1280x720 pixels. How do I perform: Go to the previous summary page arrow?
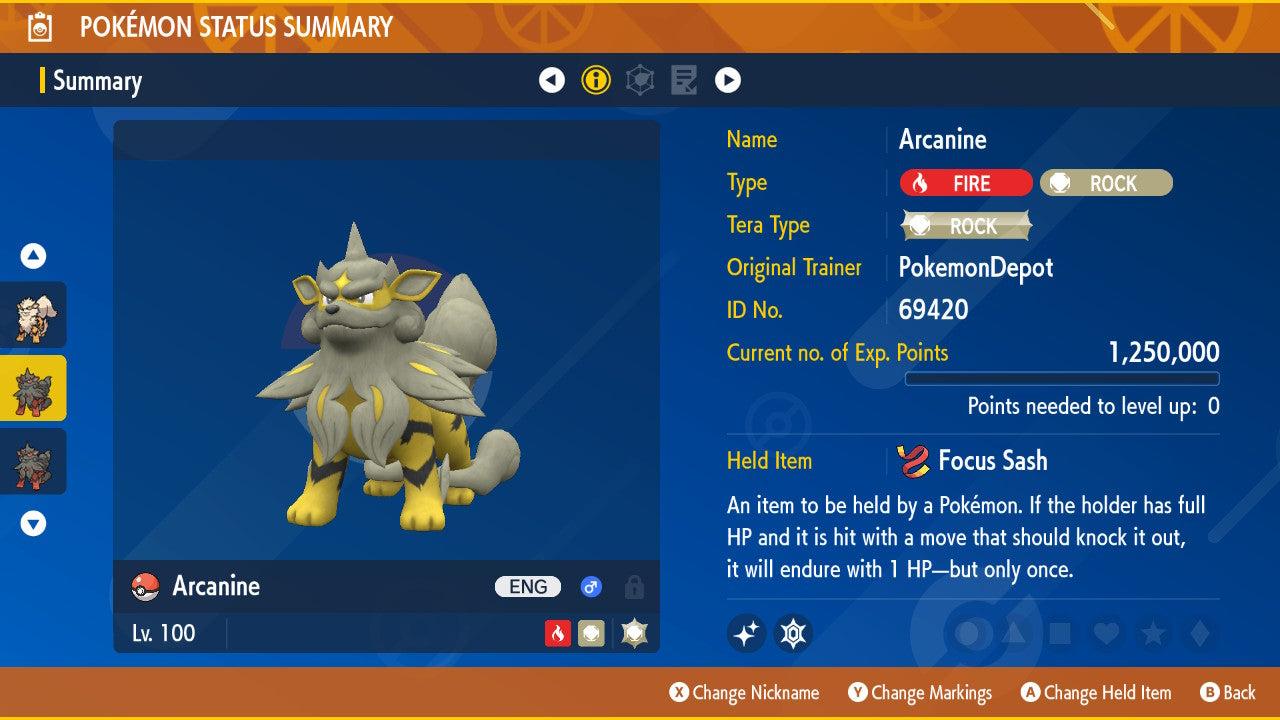click(552, 80)
